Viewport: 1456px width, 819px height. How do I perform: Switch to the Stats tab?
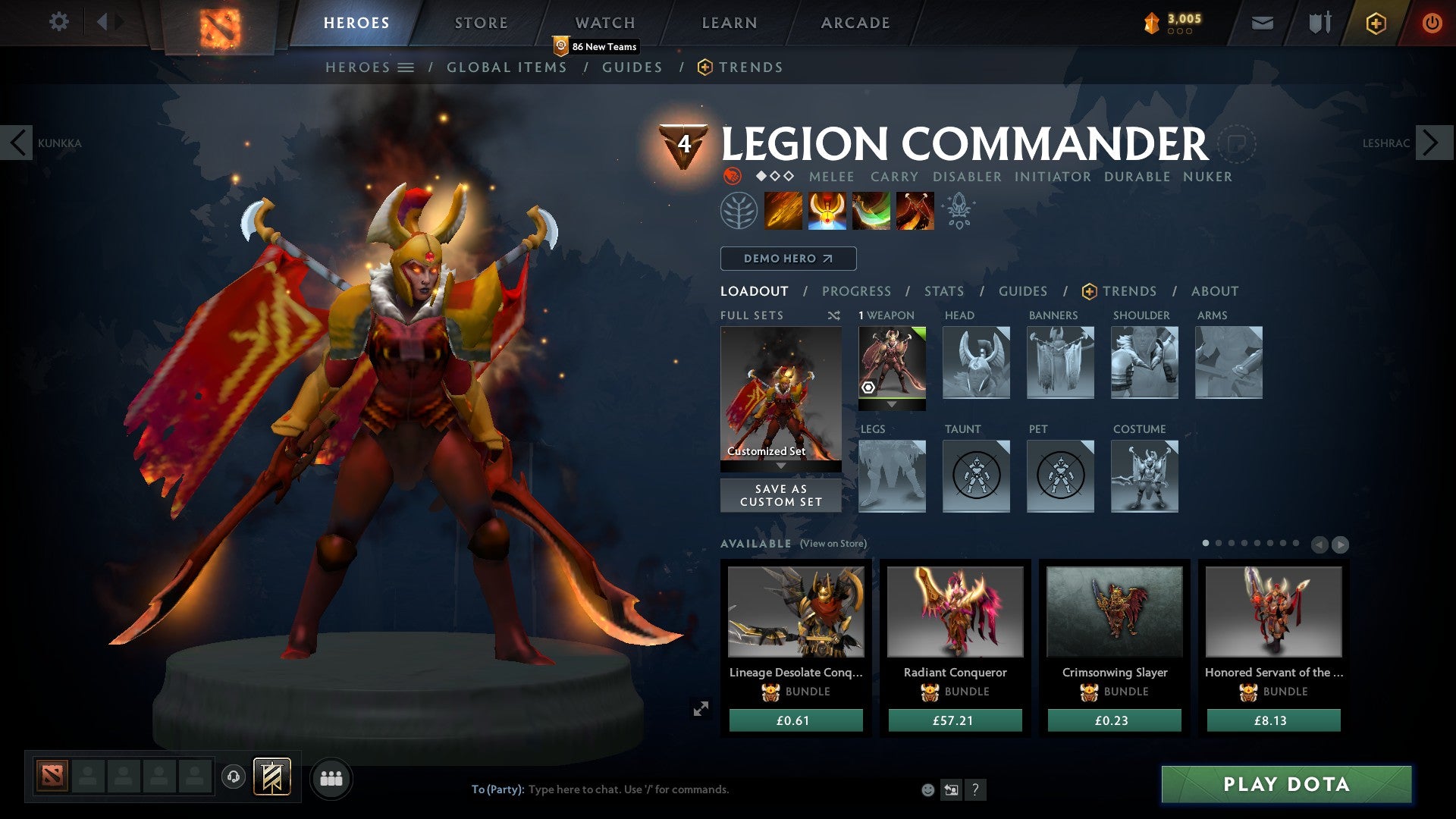tap(943, 291)
